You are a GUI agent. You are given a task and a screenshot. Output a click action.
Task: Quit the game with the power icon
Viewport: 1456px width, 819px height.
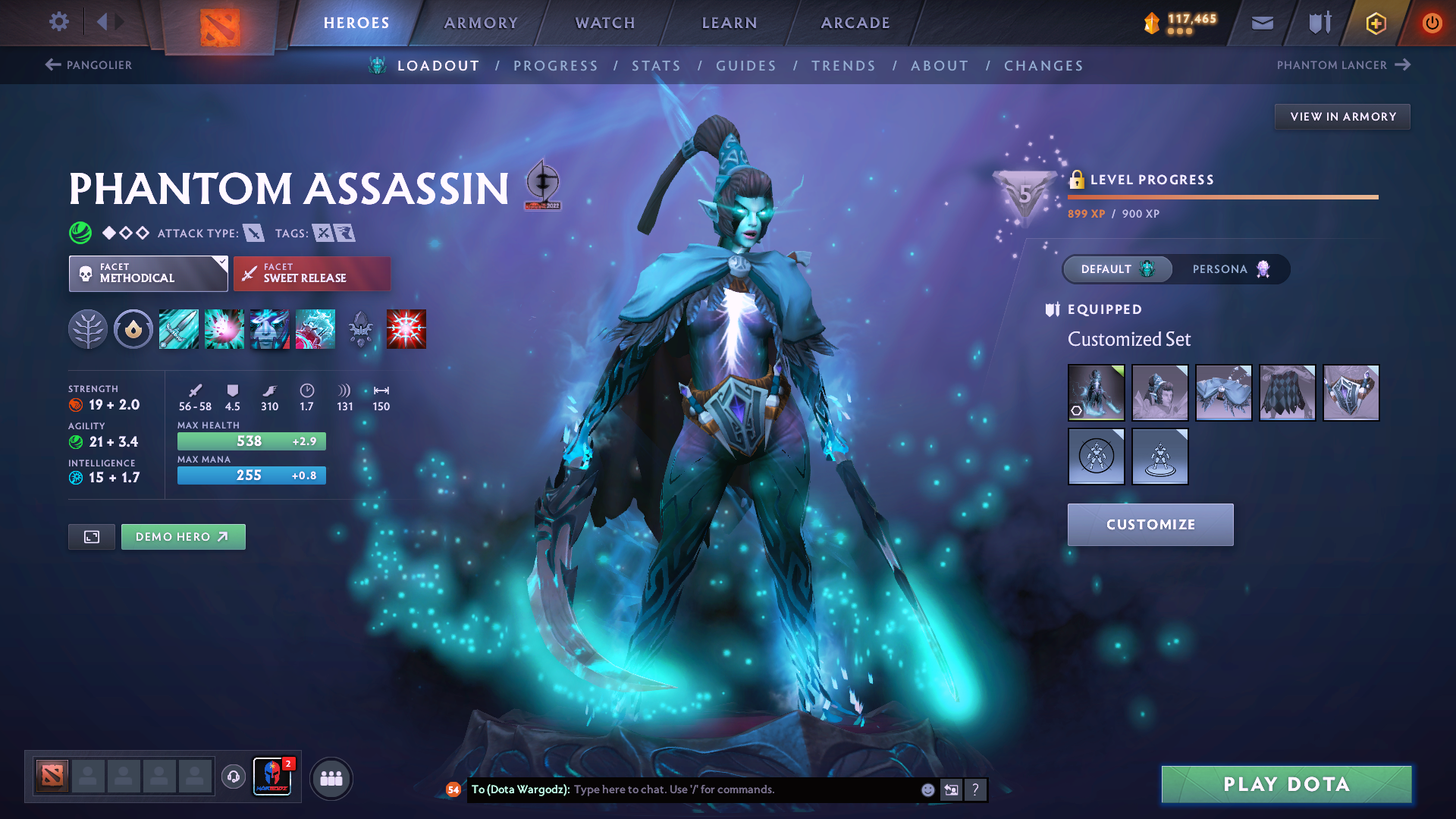coord(1432,23)
